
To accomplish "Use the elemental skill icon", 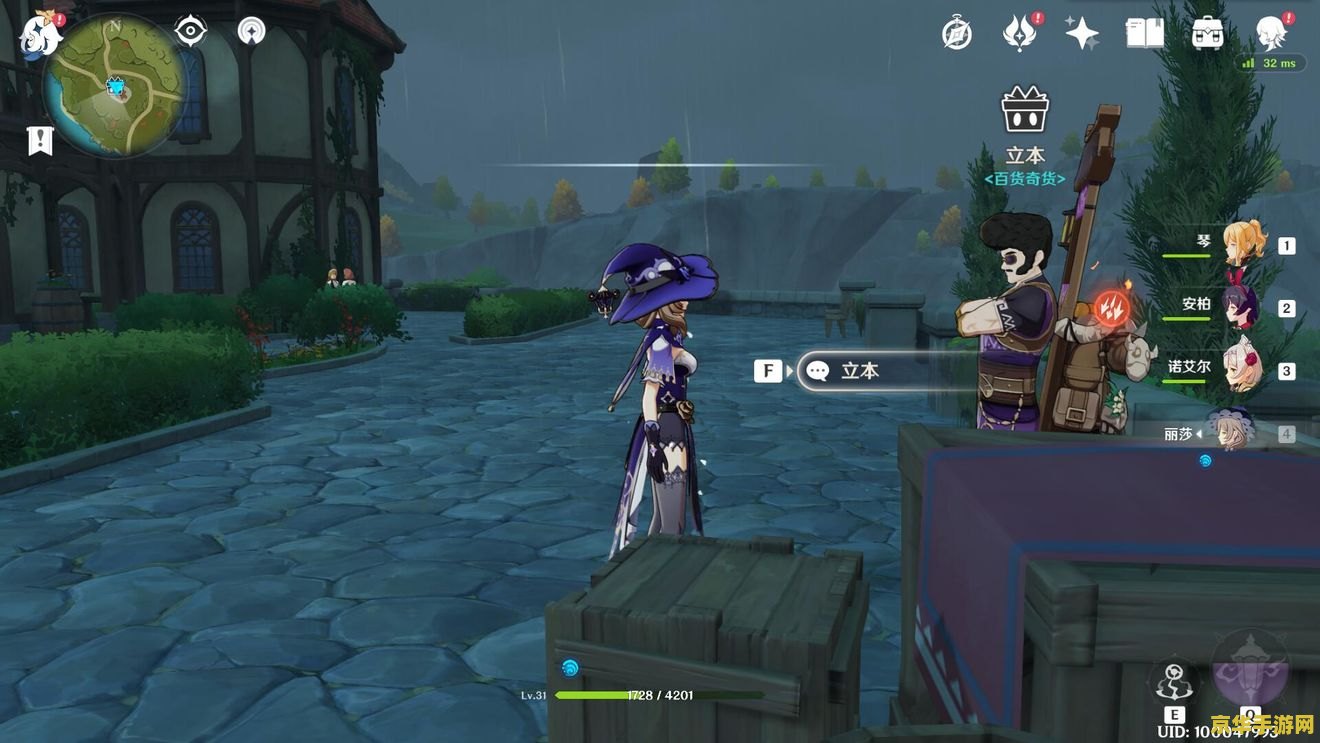I will [x=1174, y=682].
